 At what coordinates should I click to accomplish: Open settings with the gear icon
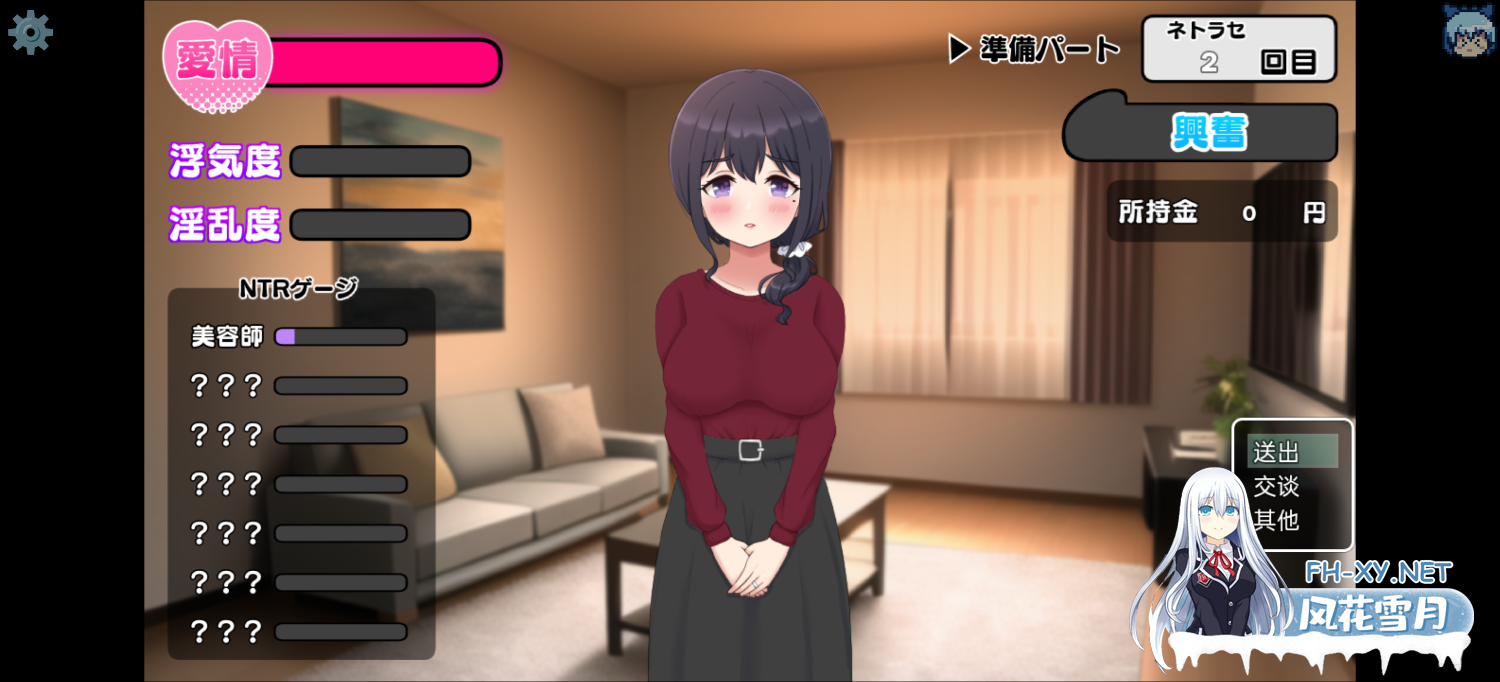click(30, 32)
